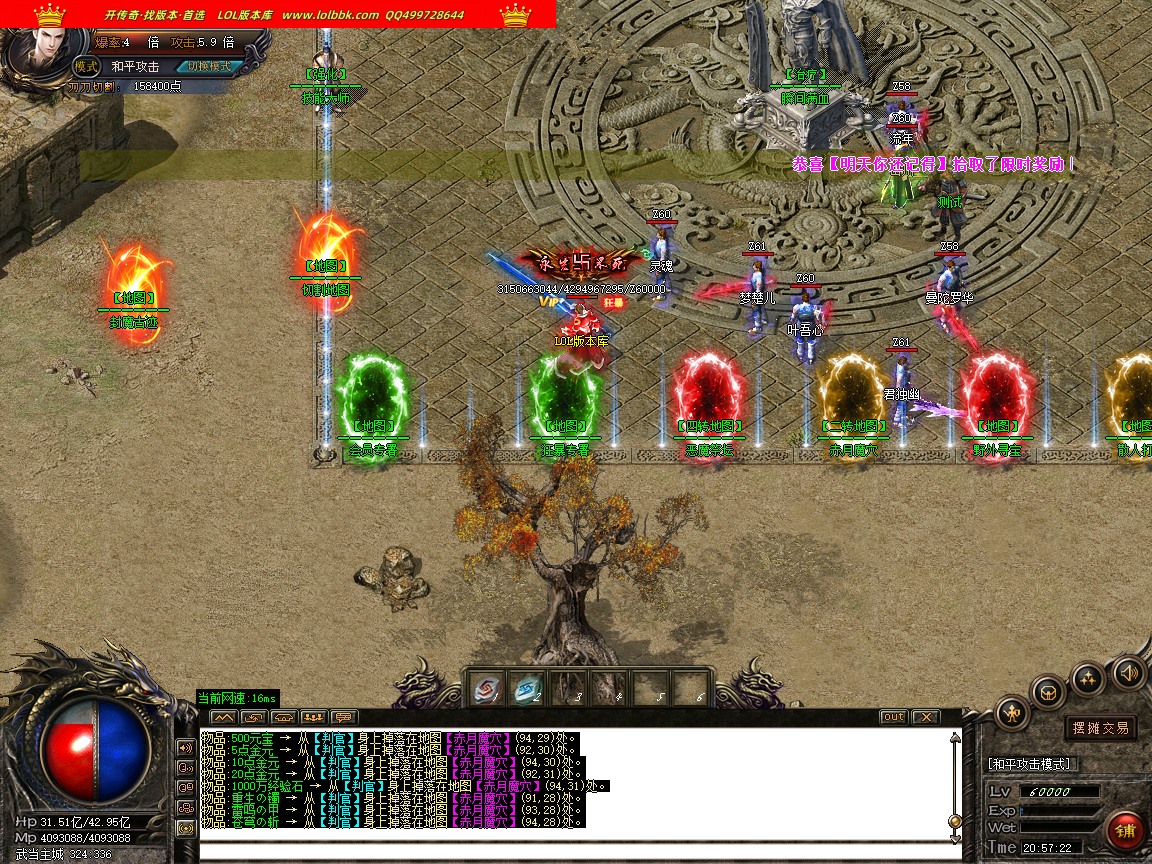Screen dimensions: 1152x864
Task: Click the red 铺 shop button
Action: coord(1126,831)
